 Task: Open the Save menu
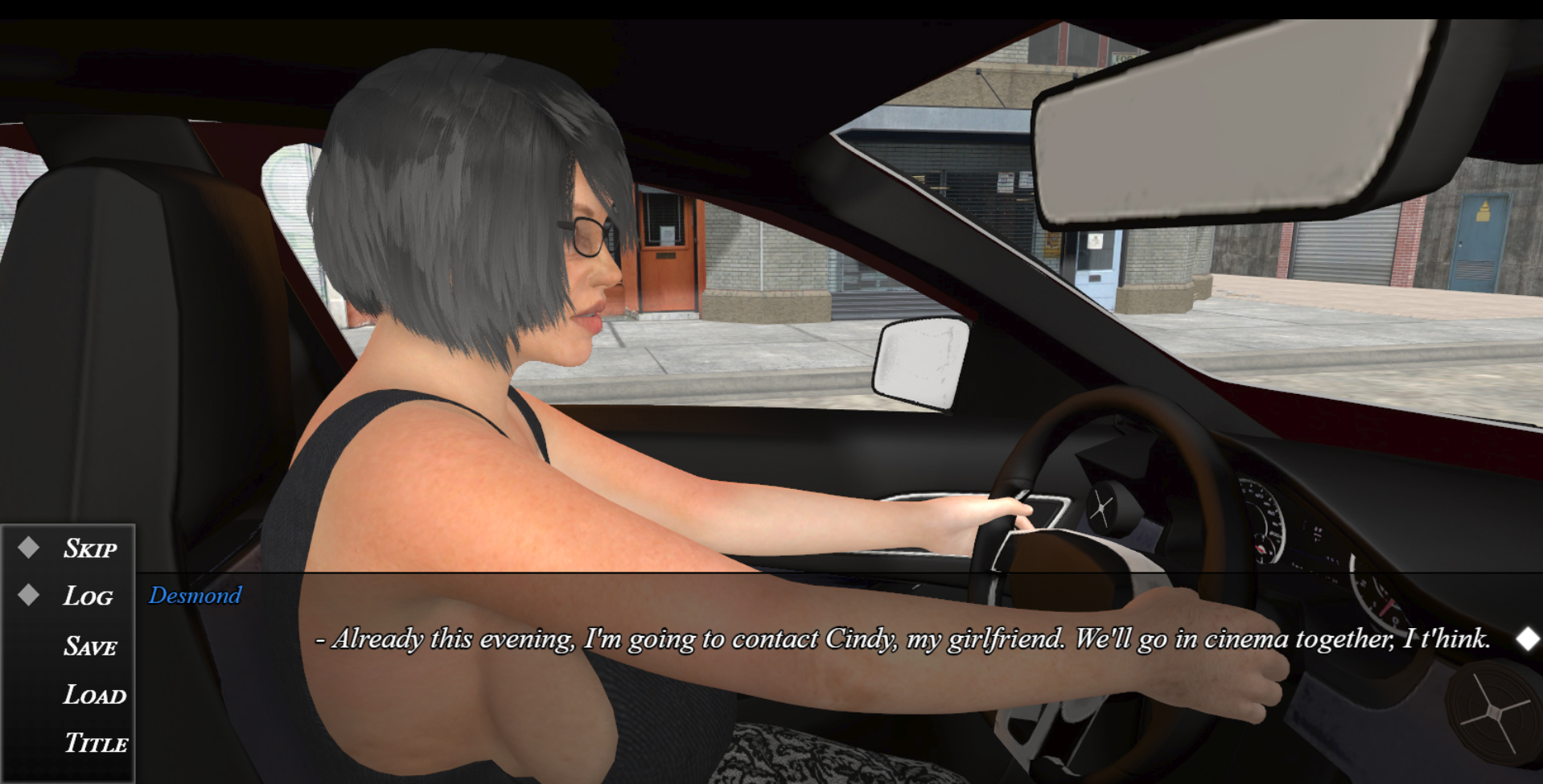pyautogui.click(x=90, y=646)
